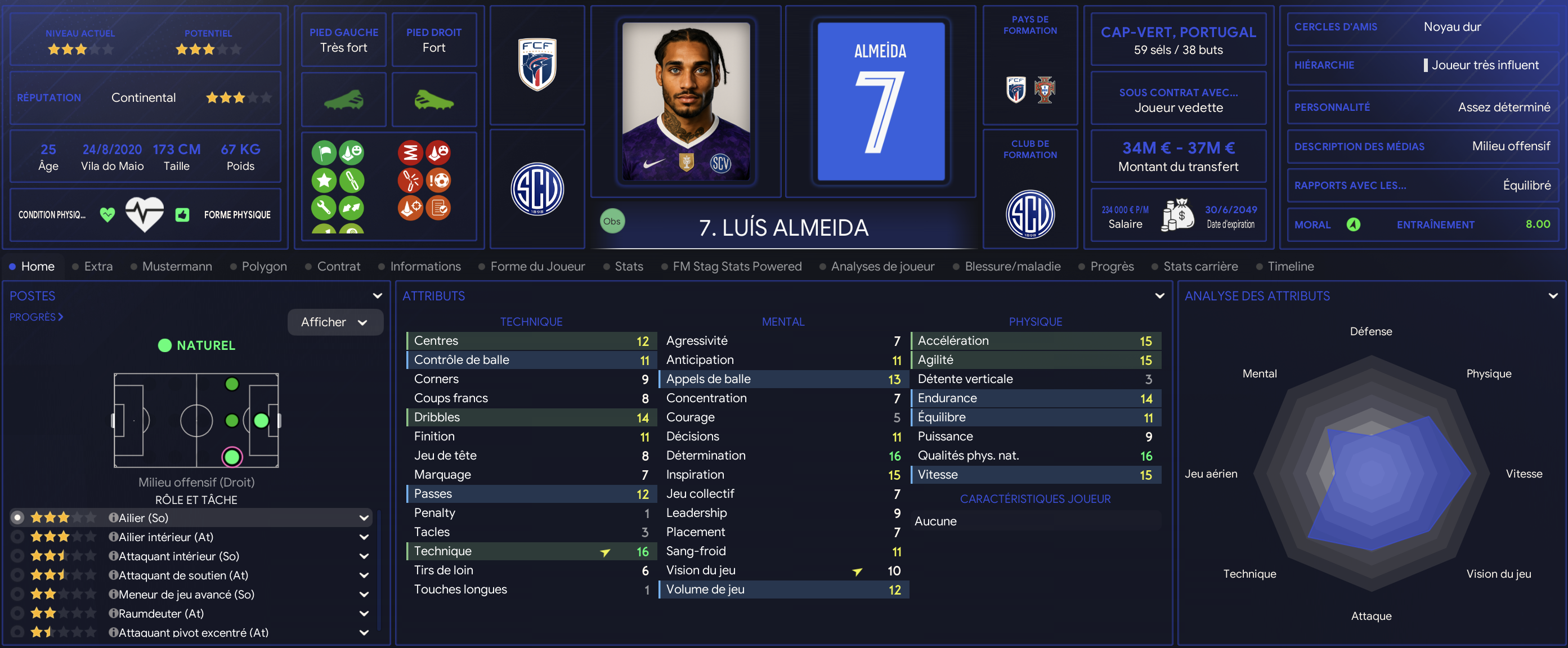Click the Obs status badge
This screenshot has width=1568, height=648.
coord(612,222)
